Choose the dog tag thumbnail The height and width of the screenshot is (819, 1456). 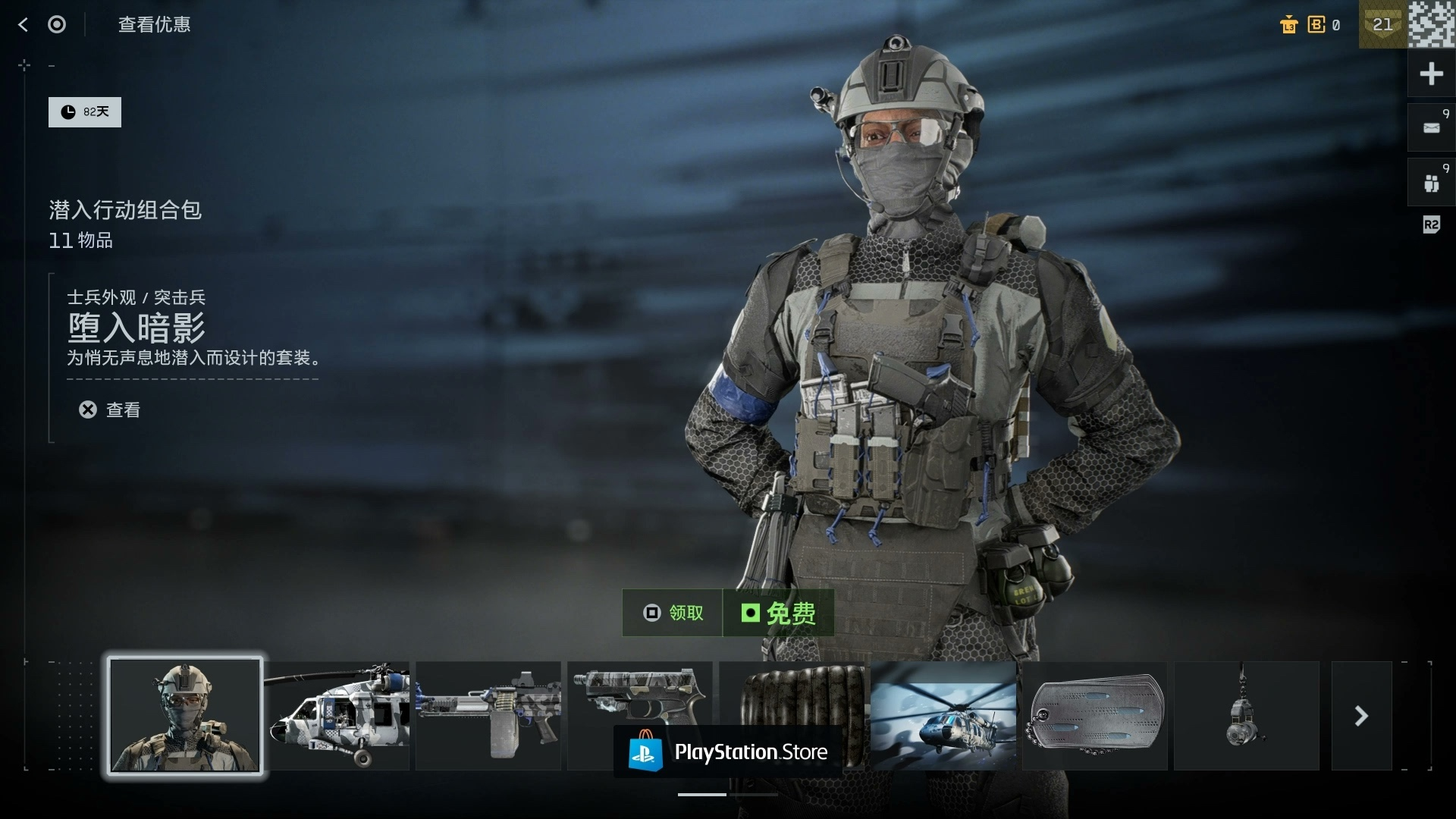[1095, 715]
